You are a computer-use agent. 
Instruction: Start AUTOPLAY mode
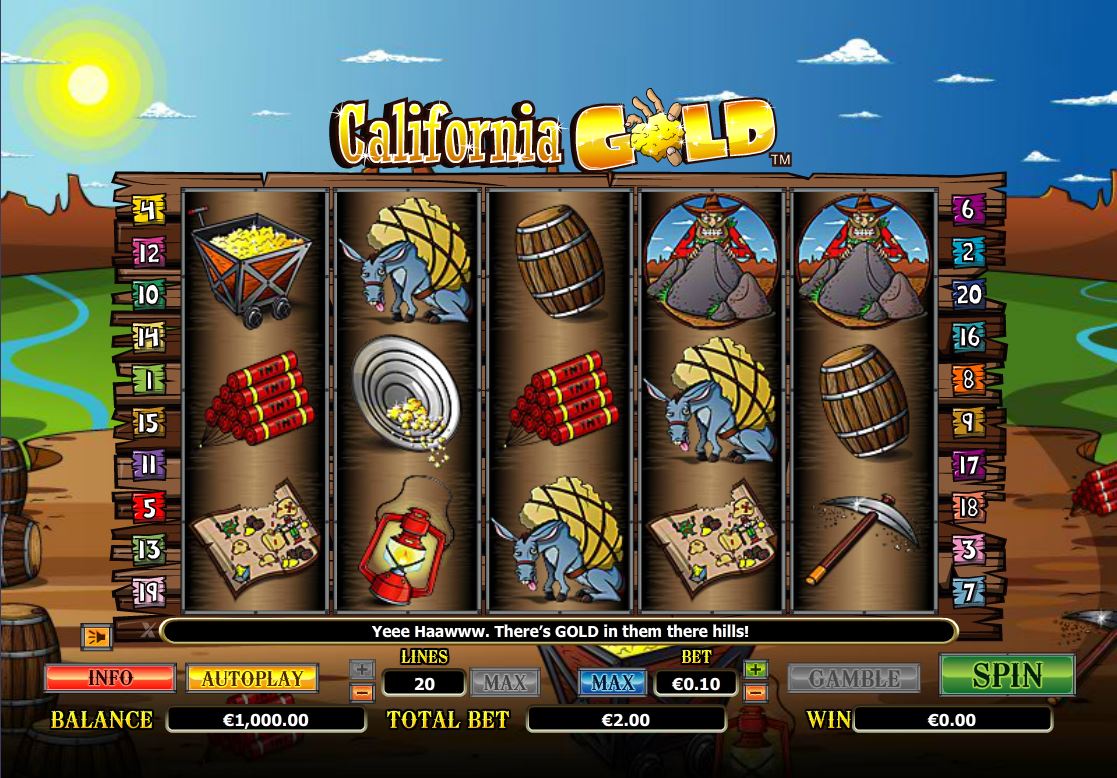pos(252,677)
